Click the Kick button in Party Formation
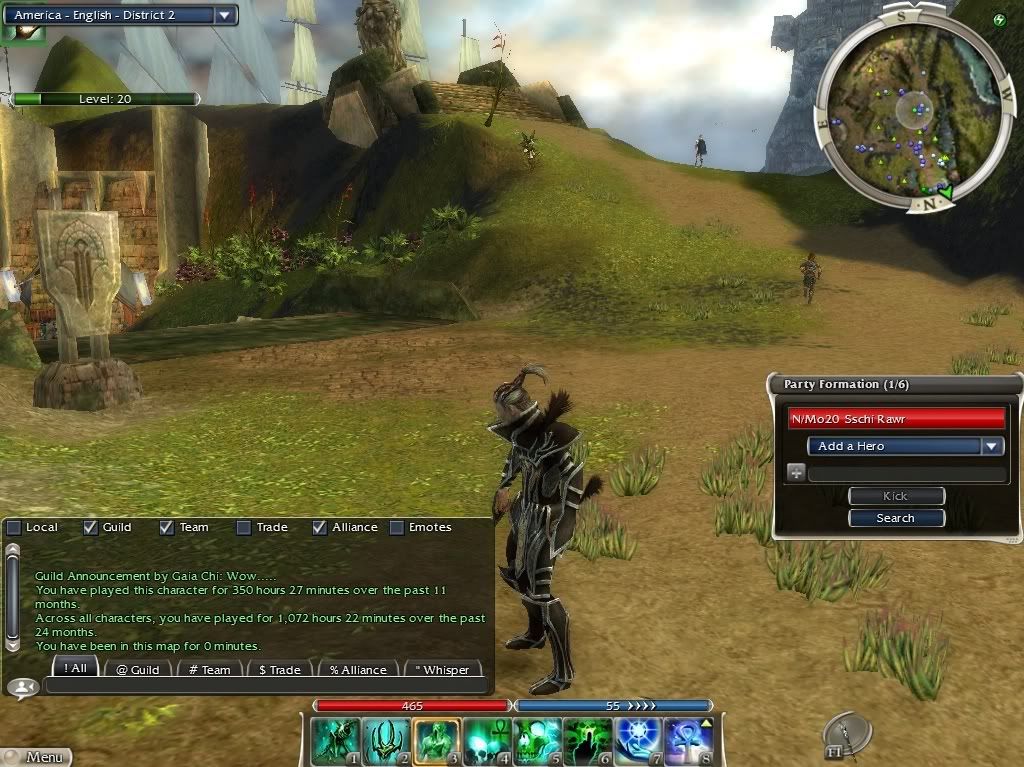Screen dimensions: 1024x767 coord(896,496)
